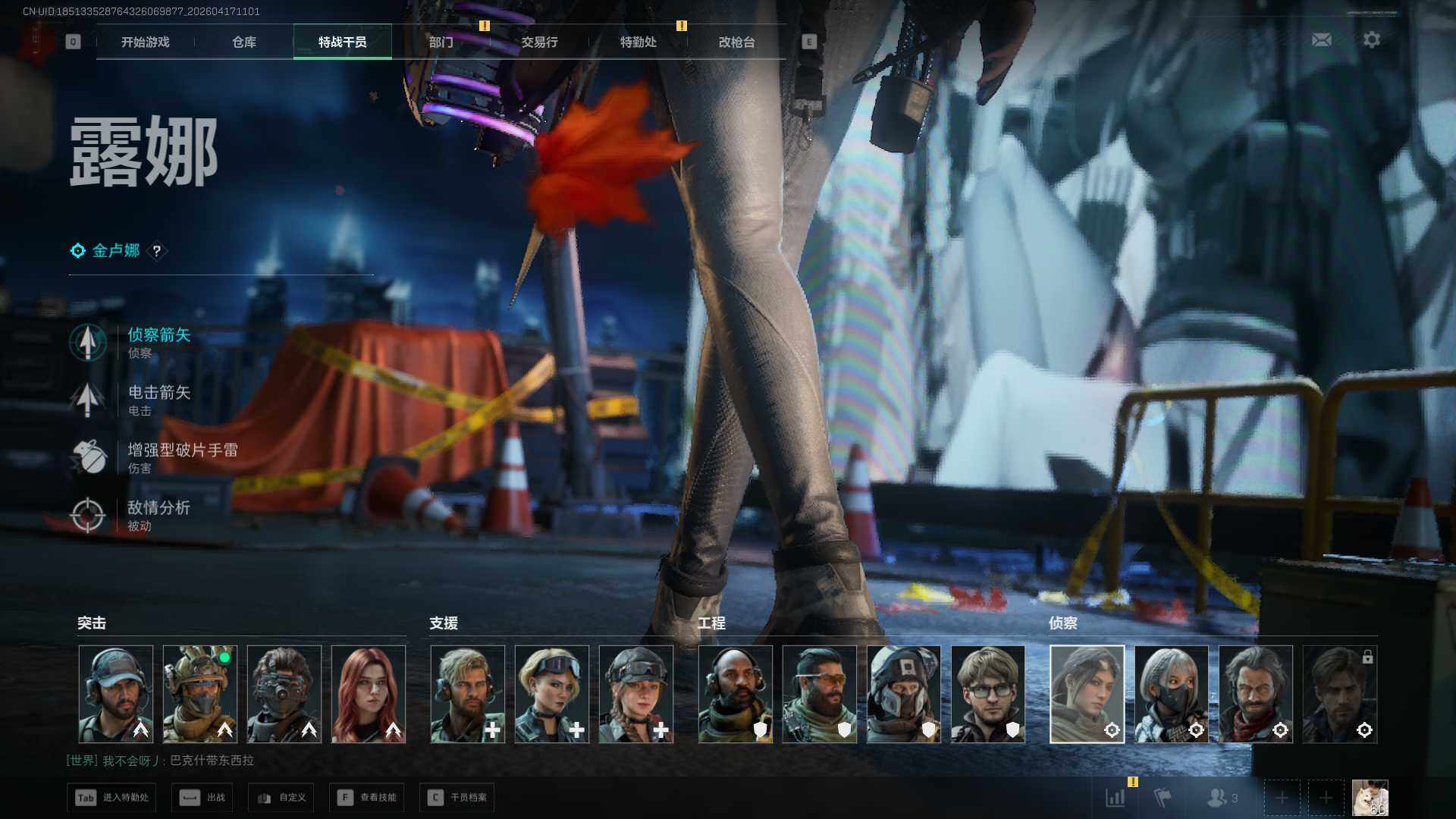View the 敌情分析 passive skill
Screen dimensions: 1456x819
tap(158, 515)
